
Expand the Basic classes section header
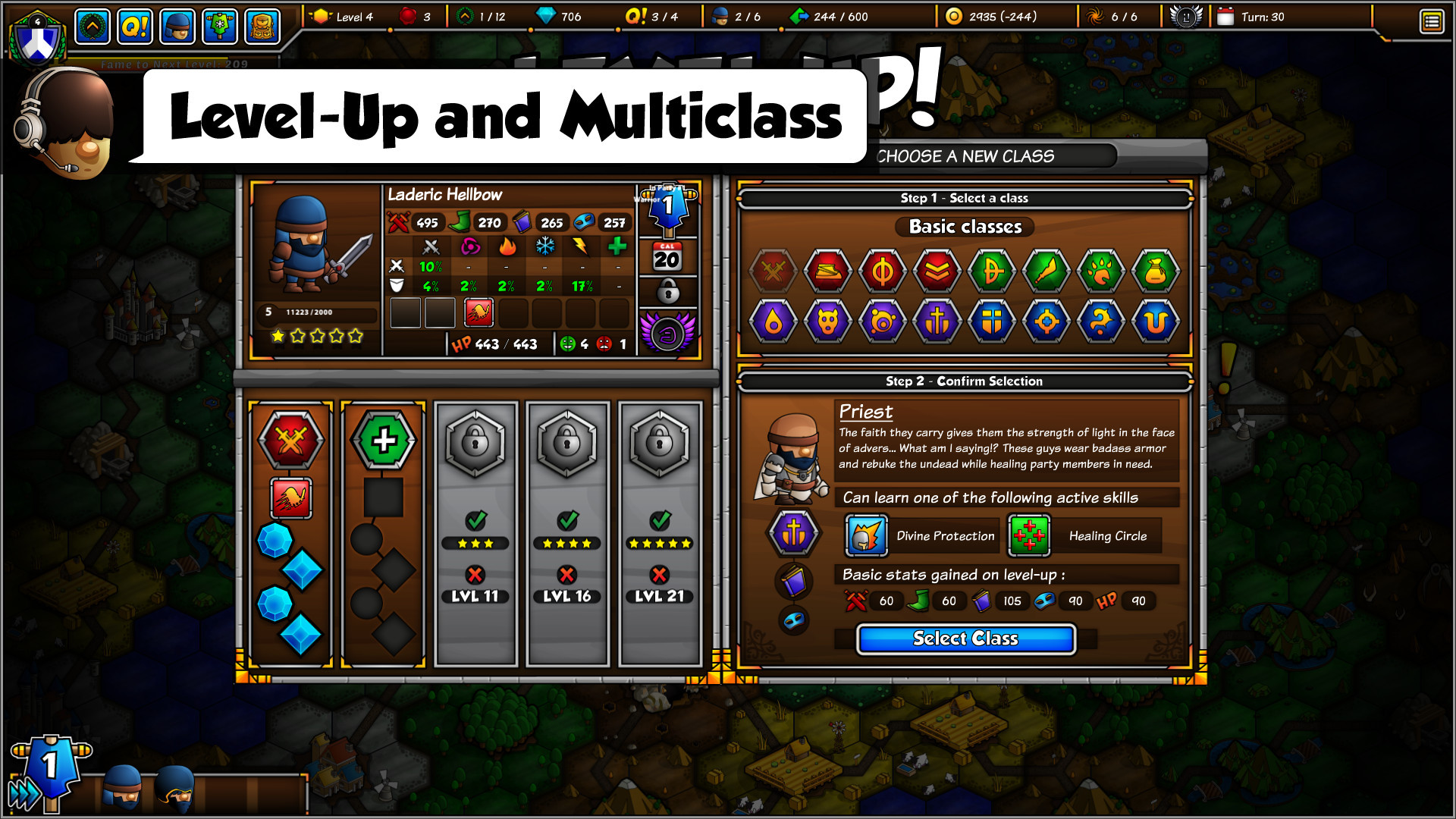pos(964,227)
